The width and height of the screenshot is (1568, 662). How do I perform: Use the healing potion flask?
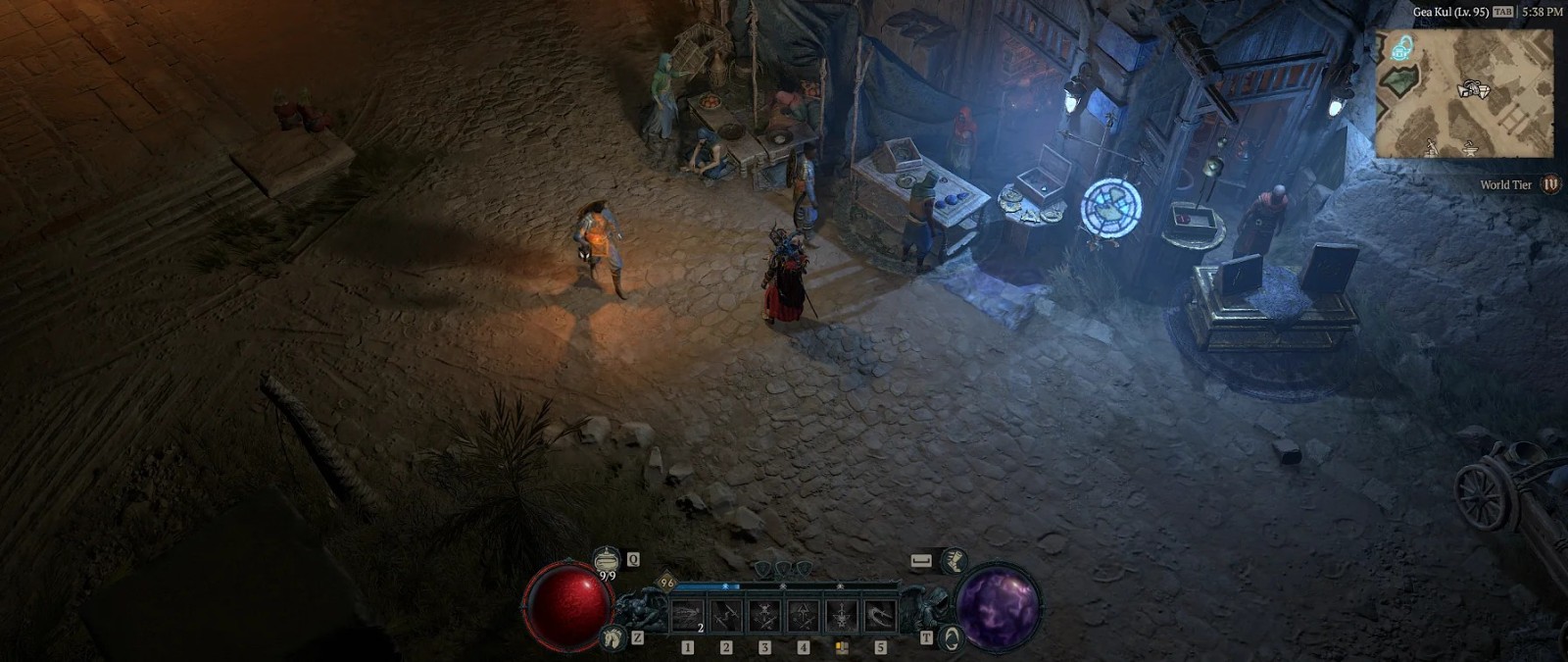pos(607,561)
